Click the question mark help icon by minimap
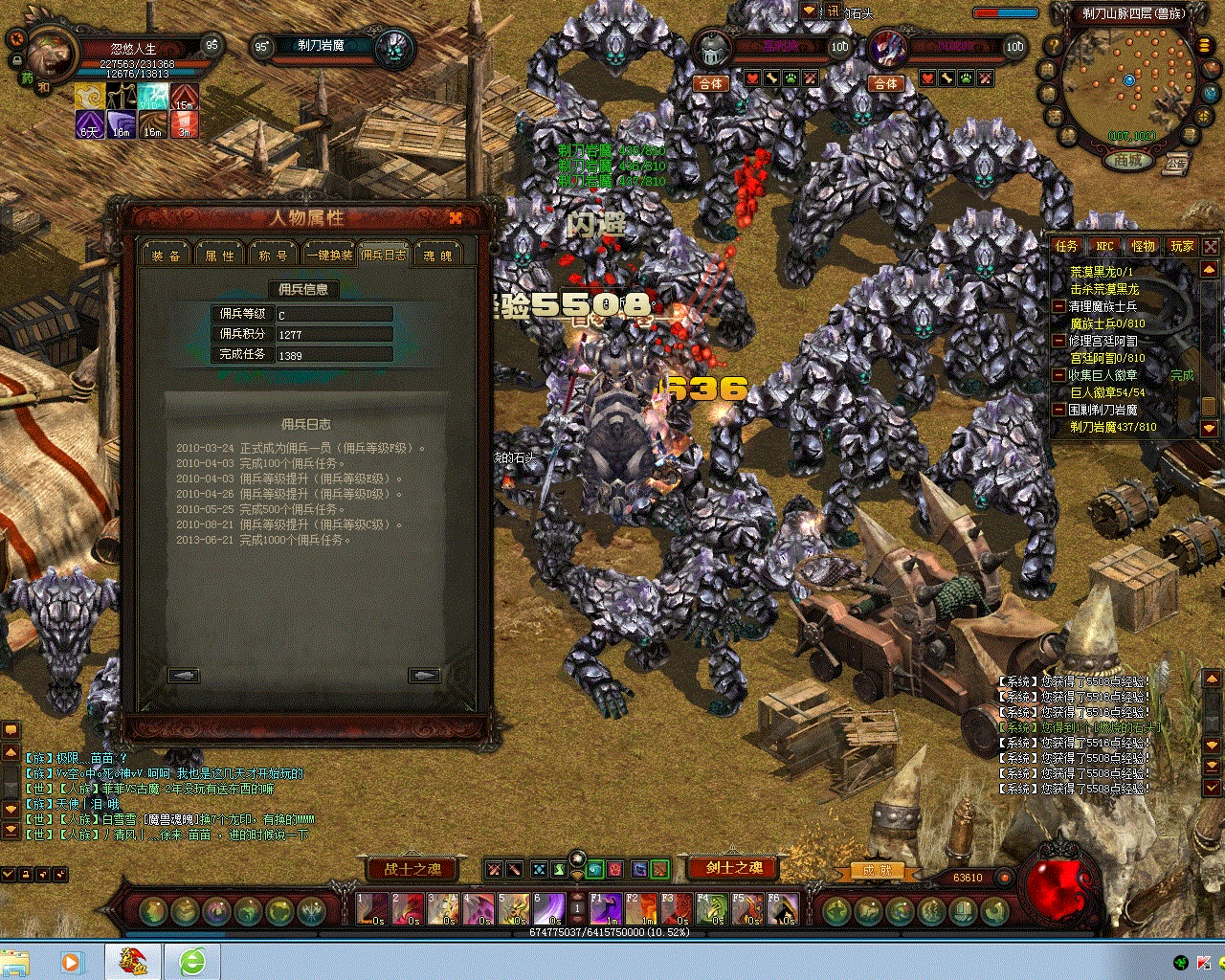 tap(1054, 46)
